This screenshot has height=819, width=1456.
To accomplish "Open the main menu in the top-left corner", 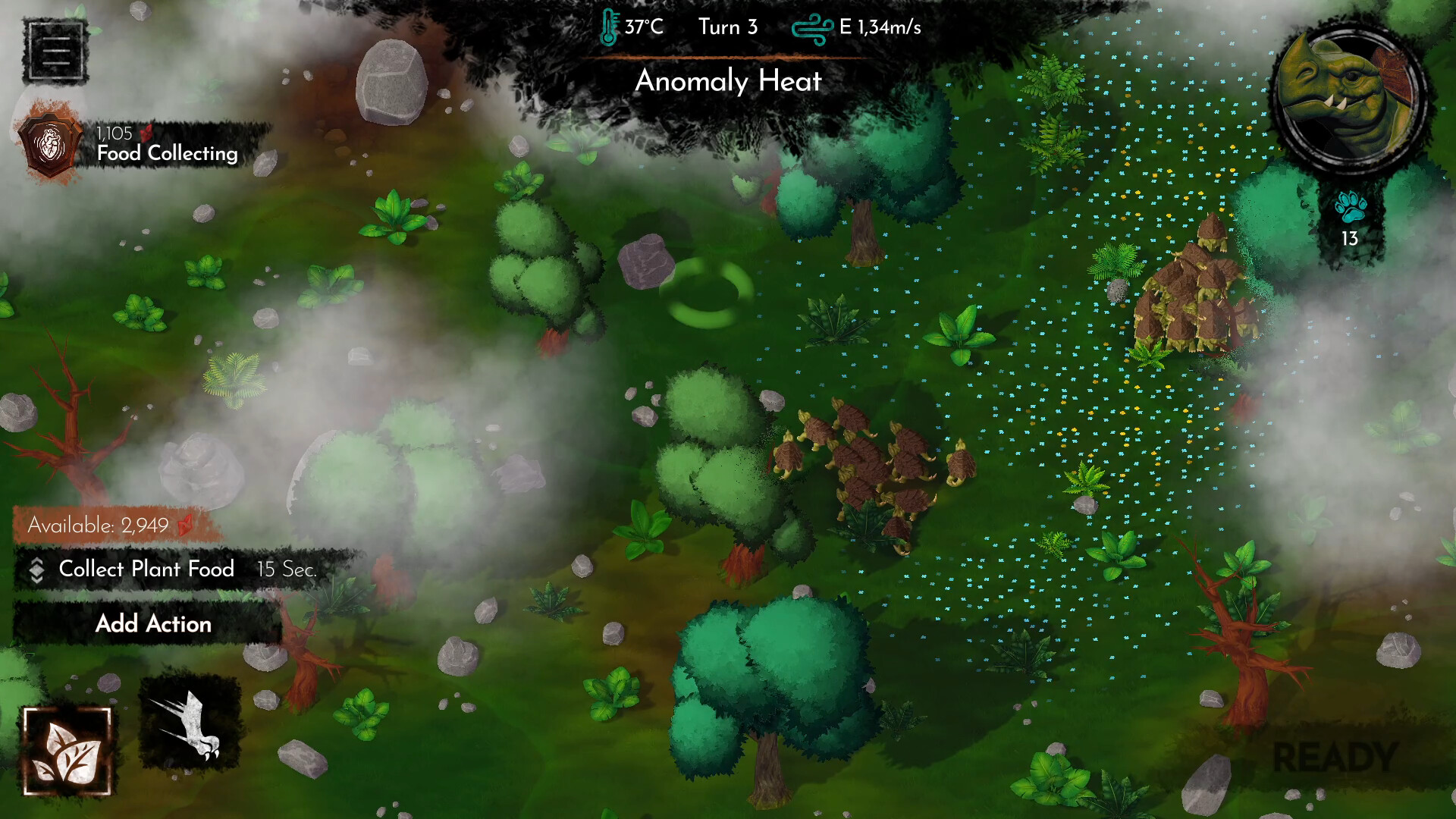I will (55, 49).
